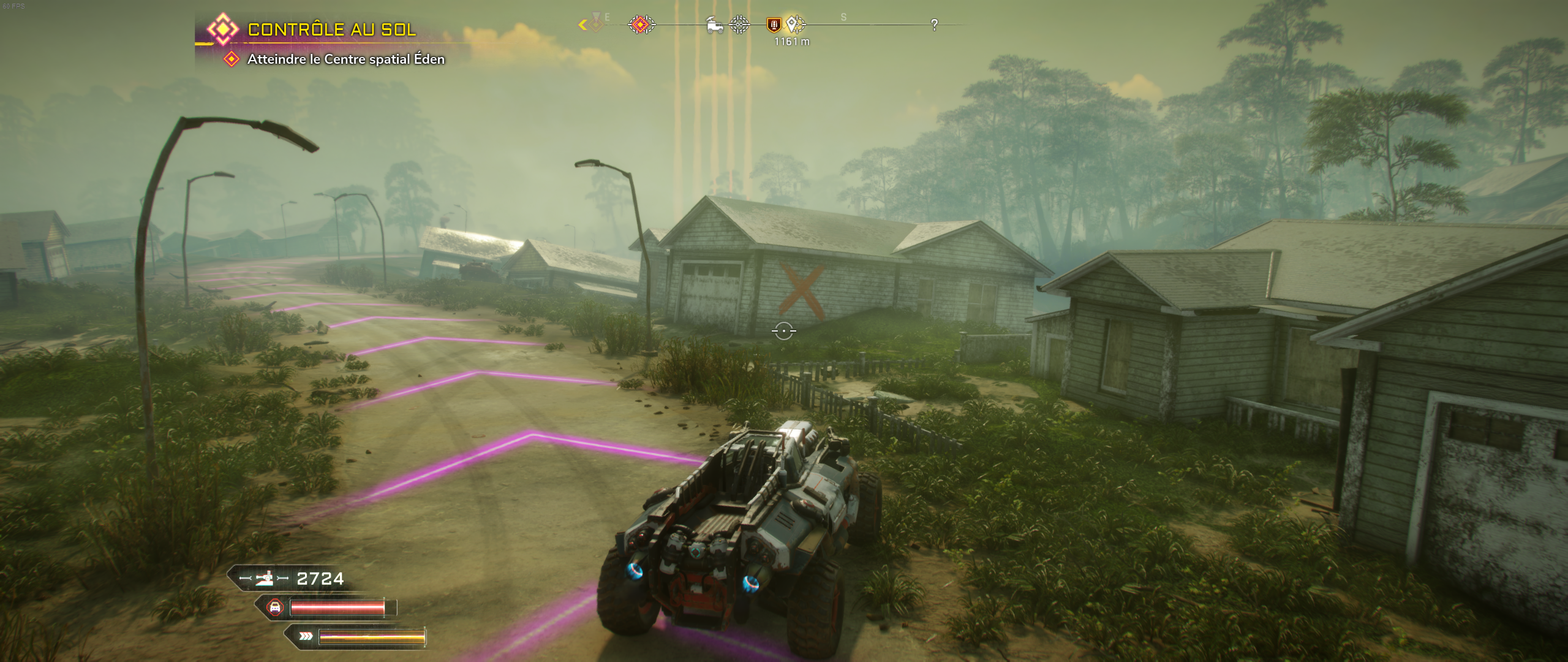Select the waypoint marker showing 1161 m

click(x=792, y=25)
